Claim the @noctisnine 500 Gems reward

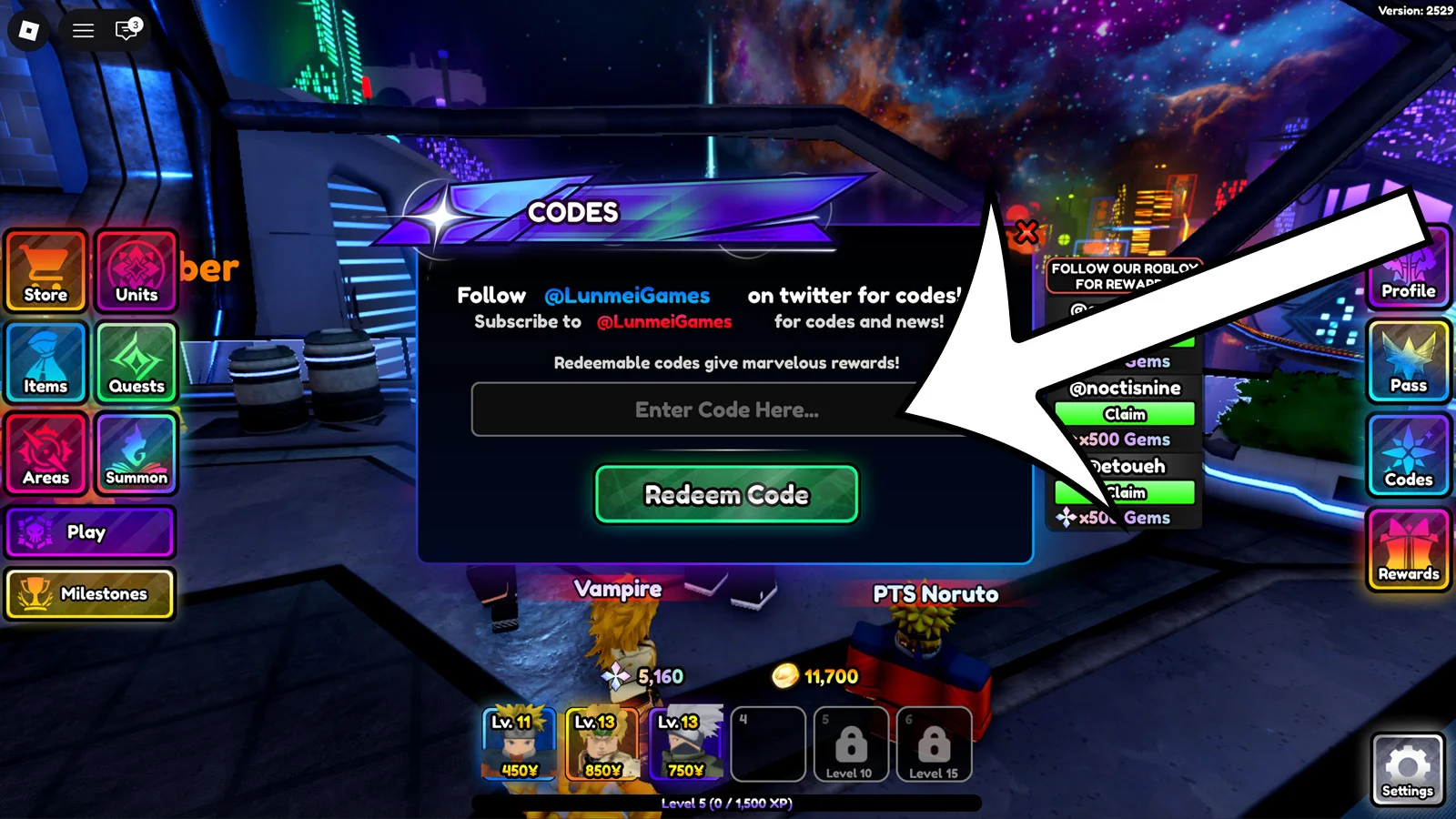click(x=1124, y=414)
